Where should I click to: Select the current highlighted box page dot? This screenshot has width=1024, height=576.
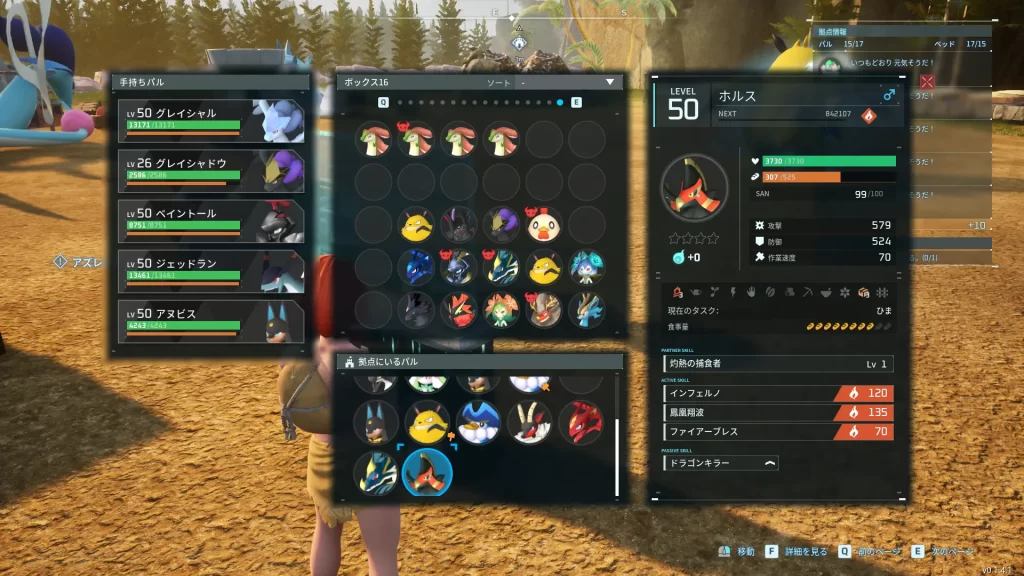pos(560,103)
